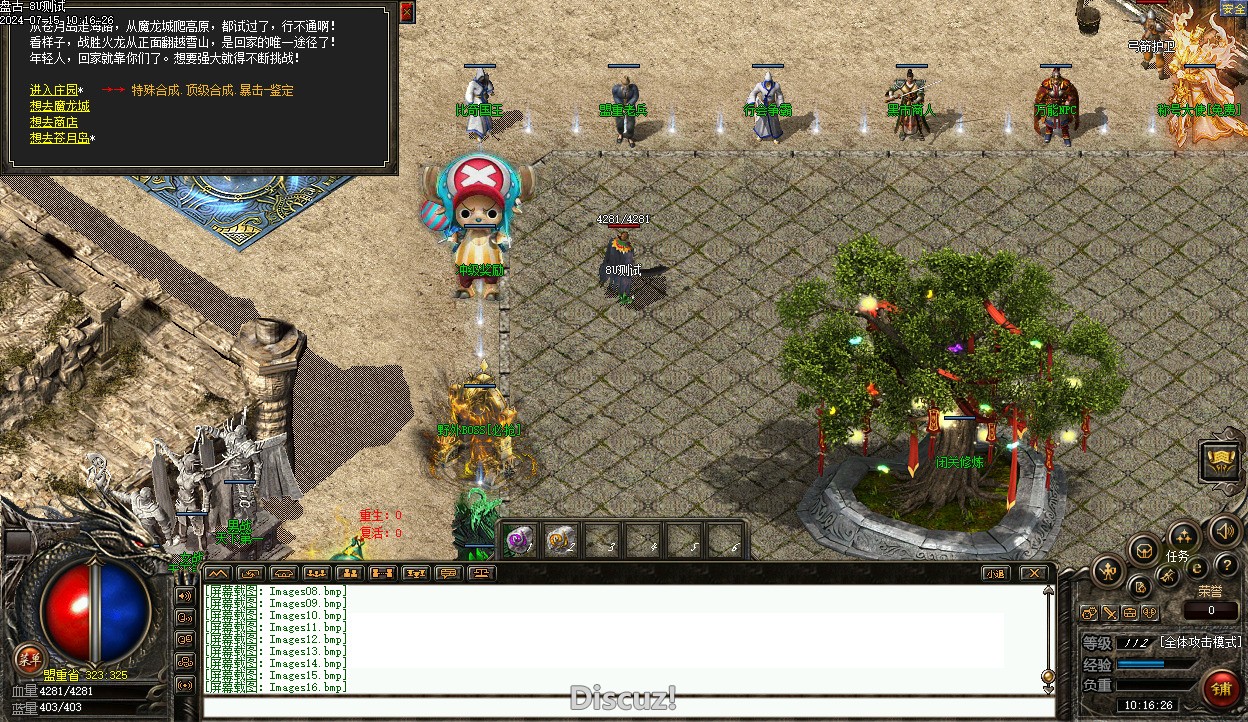
Task: Close the NPC dialogue window
Action: coord(406,12)
